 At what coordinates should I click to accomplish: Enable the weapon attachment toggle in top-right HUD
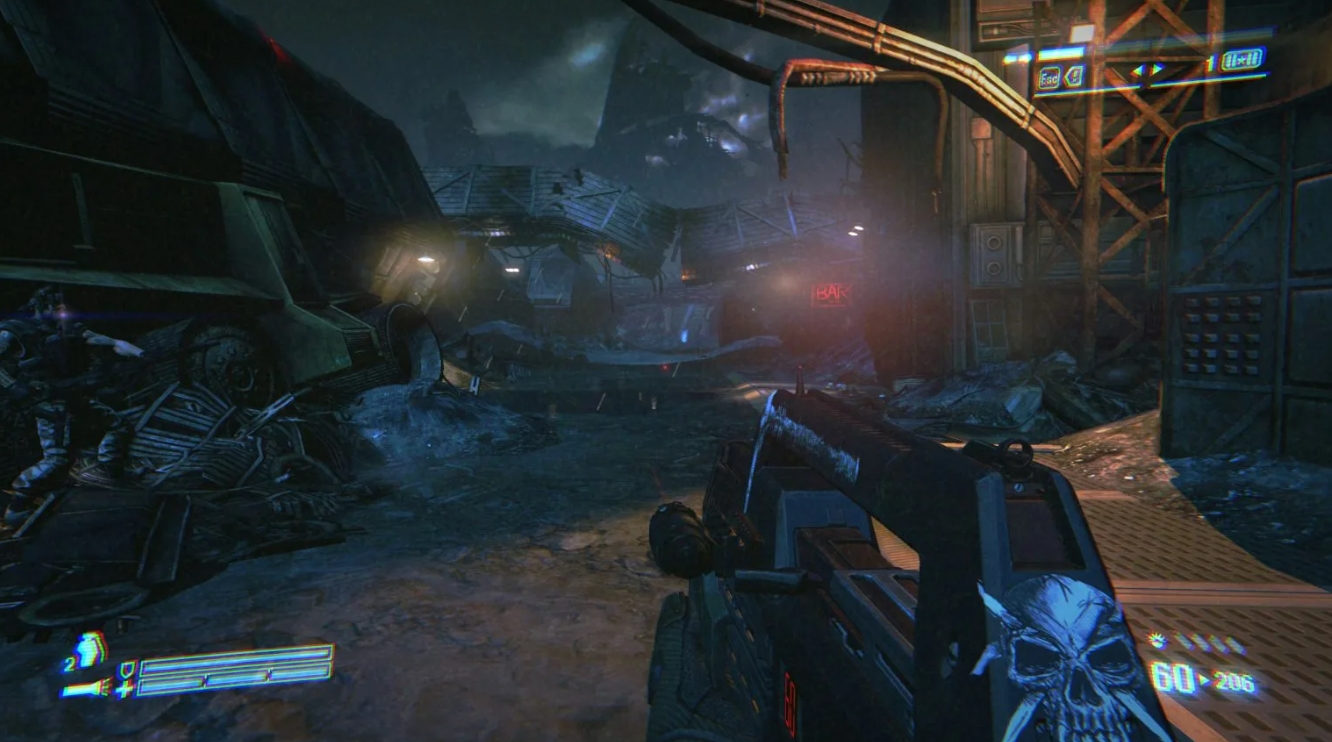click(1074, 75)
